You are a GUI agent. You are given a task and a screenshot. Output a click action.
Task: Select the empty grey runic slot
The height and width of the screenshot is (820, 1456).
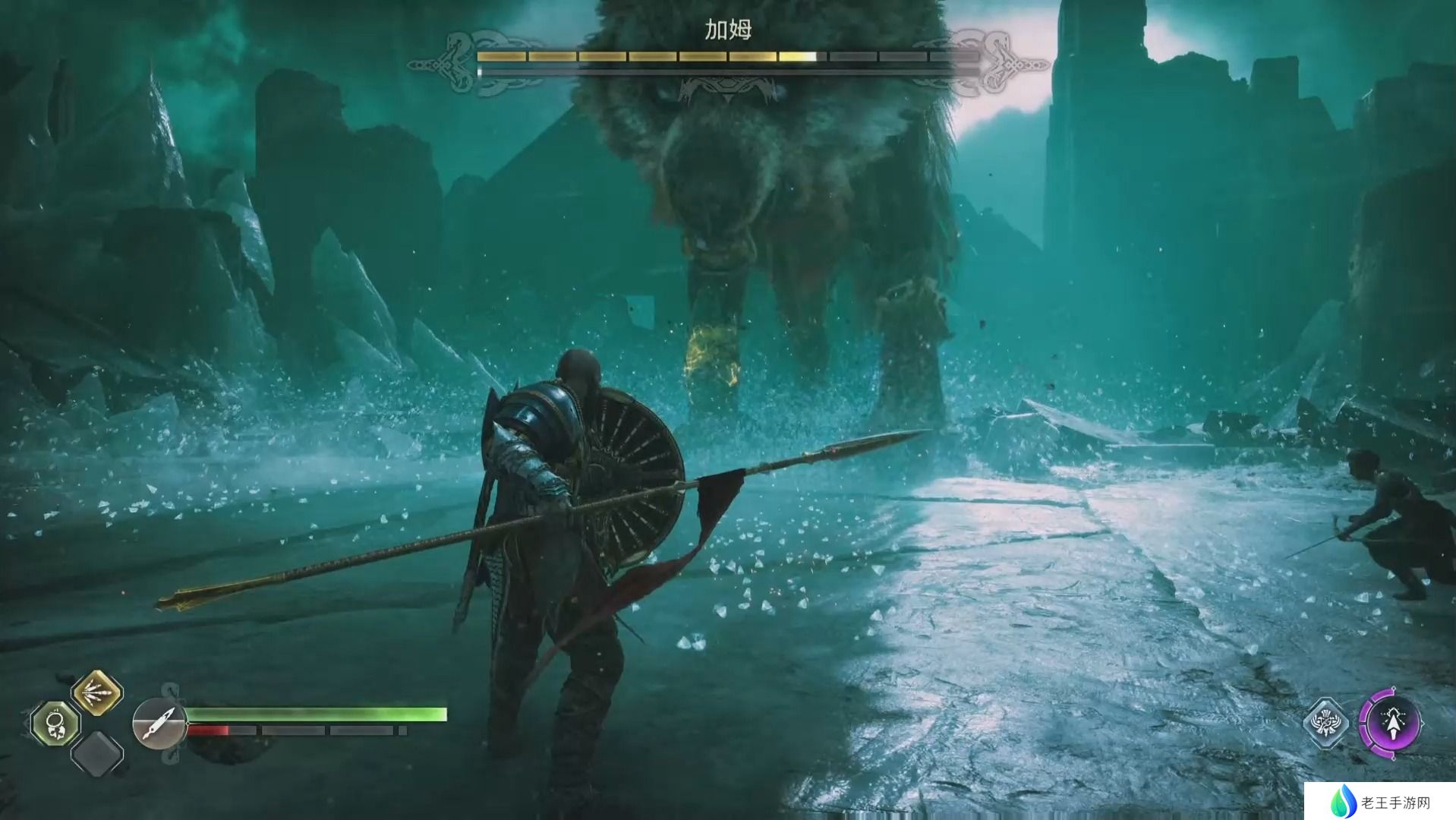point(97,753)
